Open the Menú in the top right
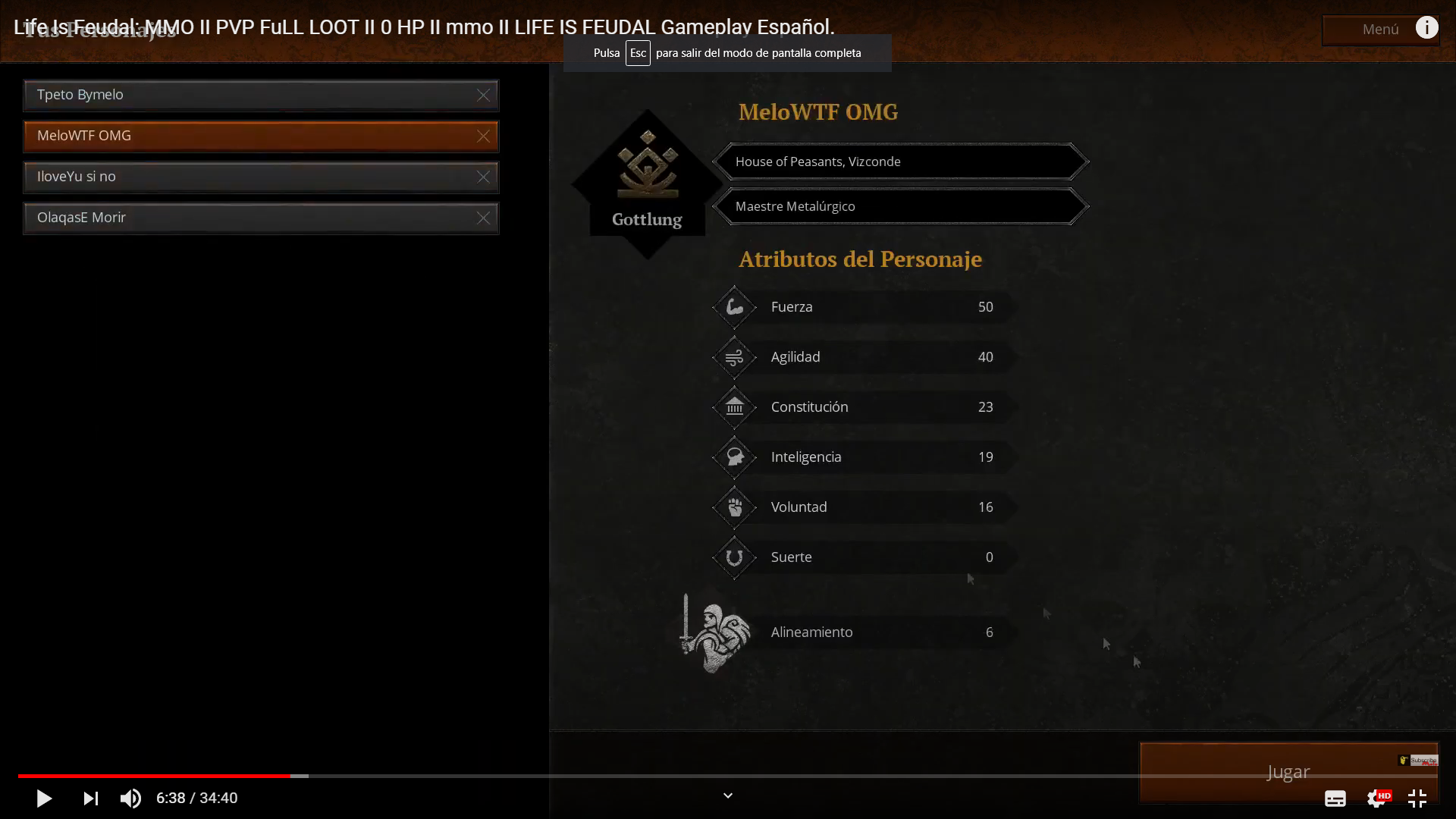The width and height of the screenshot is (1456, 819). (1379, 30)
